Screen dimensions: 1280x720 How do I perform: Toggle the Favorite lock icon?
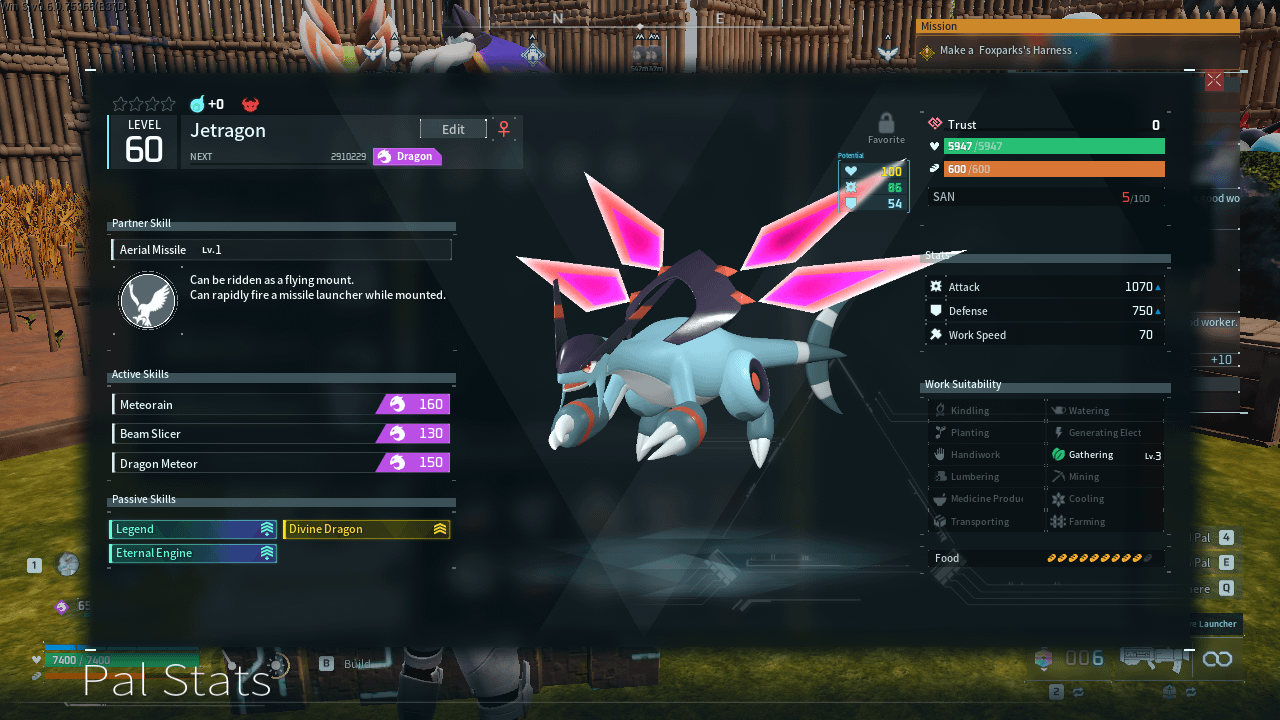click(x=886, y=125)
